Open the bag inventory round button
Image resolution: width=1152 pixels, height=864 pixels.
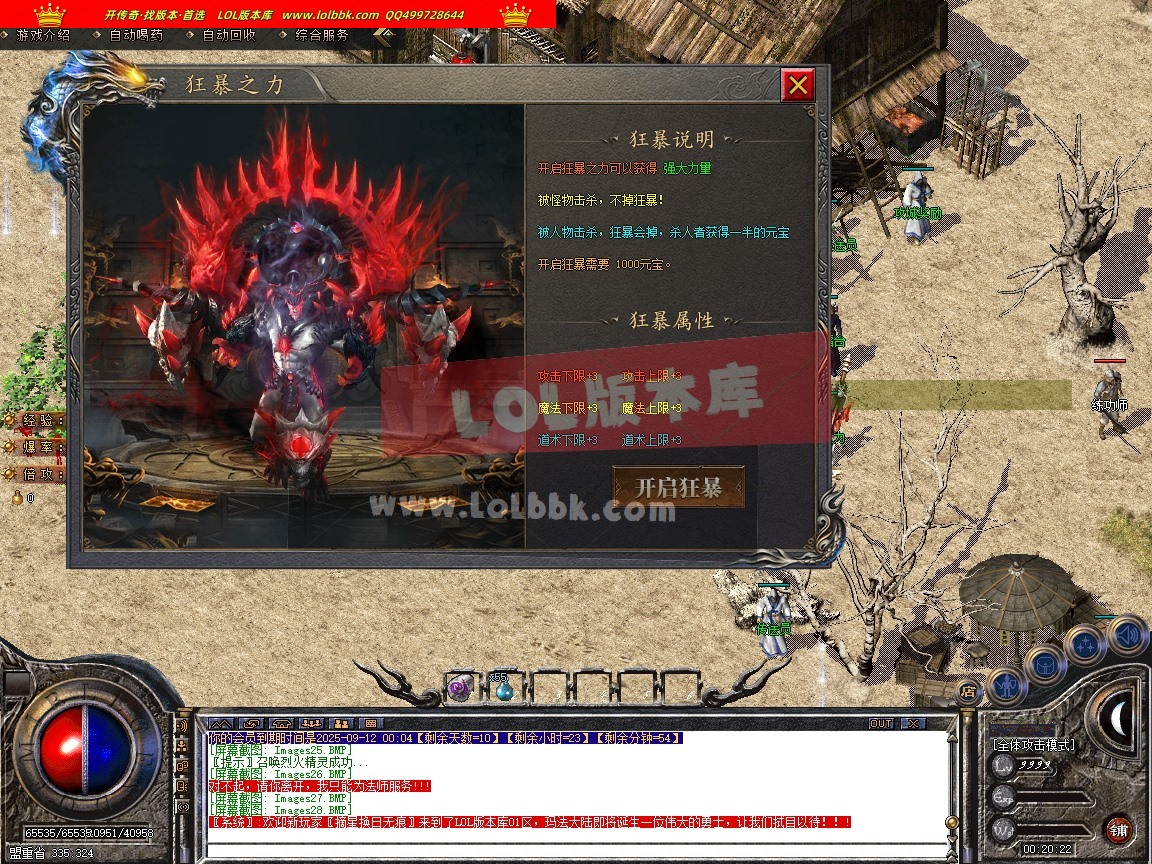(1046, 663)
